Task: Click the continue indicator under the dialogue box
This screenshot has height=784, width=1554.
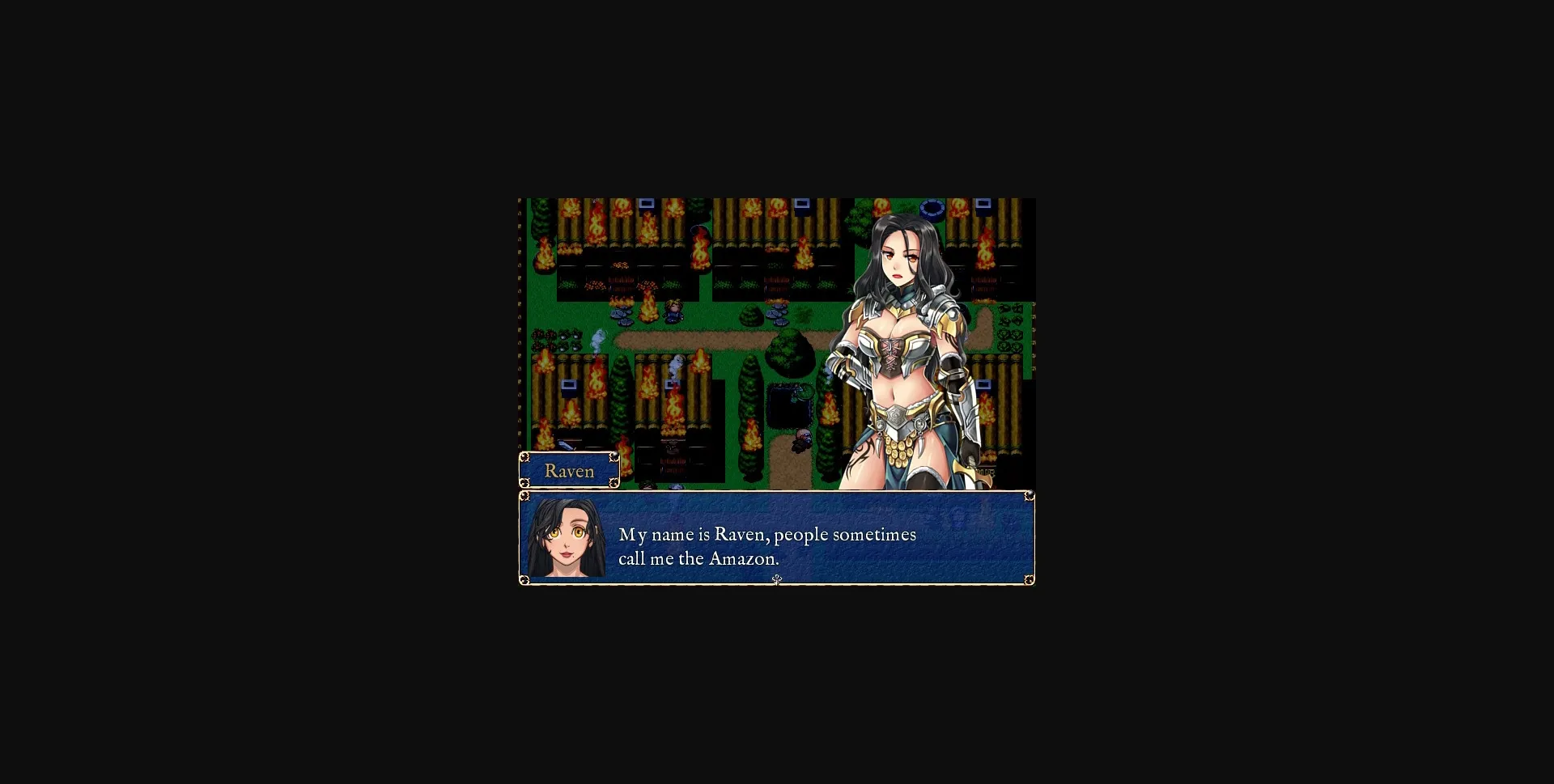Action: 777,580
